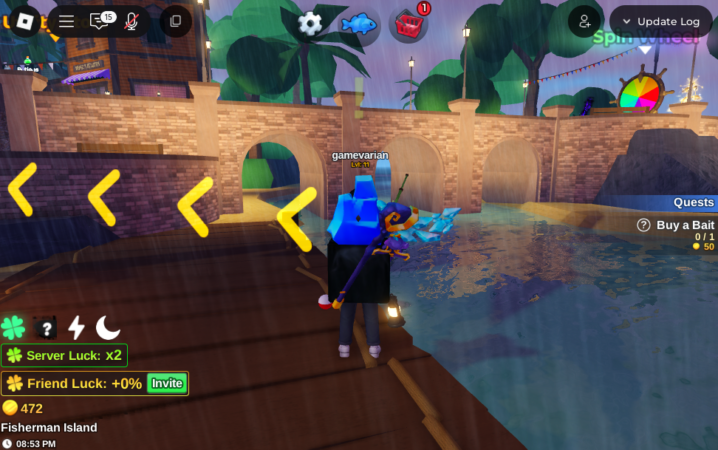718x450 pixels.
Task: Open the hamburger list menu
Action: 66,21
